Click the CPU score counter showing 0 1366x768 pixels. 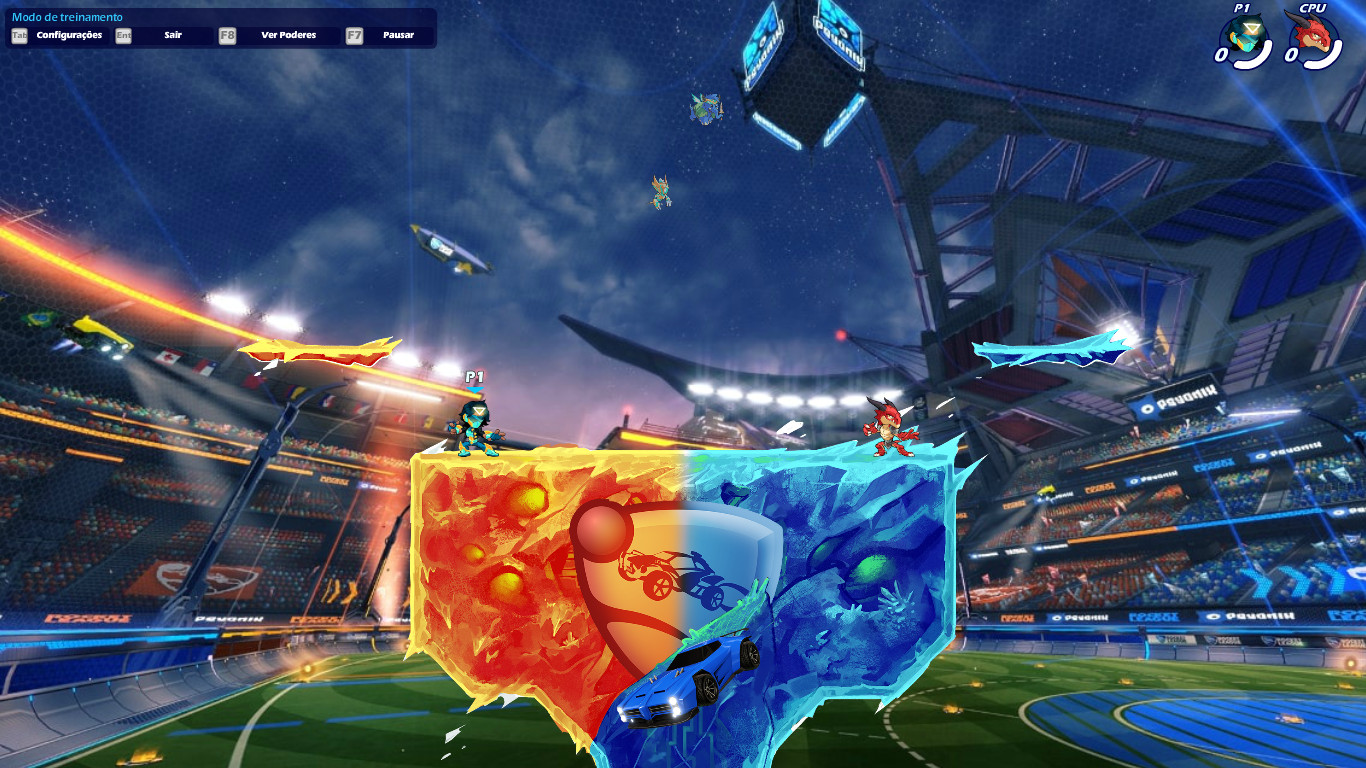click(x=1292, y=53)
